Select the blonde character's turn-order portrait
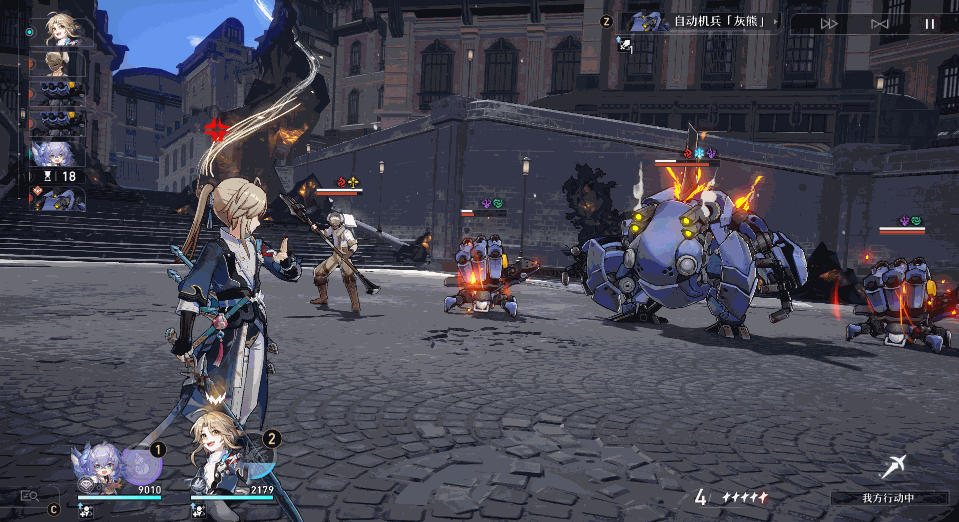Screen dimensions: 959x522 [62, 32]
